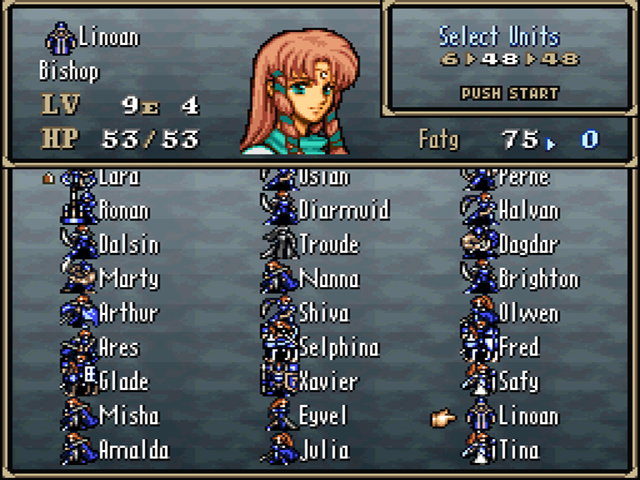The image size is (640, 480).
Task: Select Dagdar for deployment
Action: pos(532,245)
